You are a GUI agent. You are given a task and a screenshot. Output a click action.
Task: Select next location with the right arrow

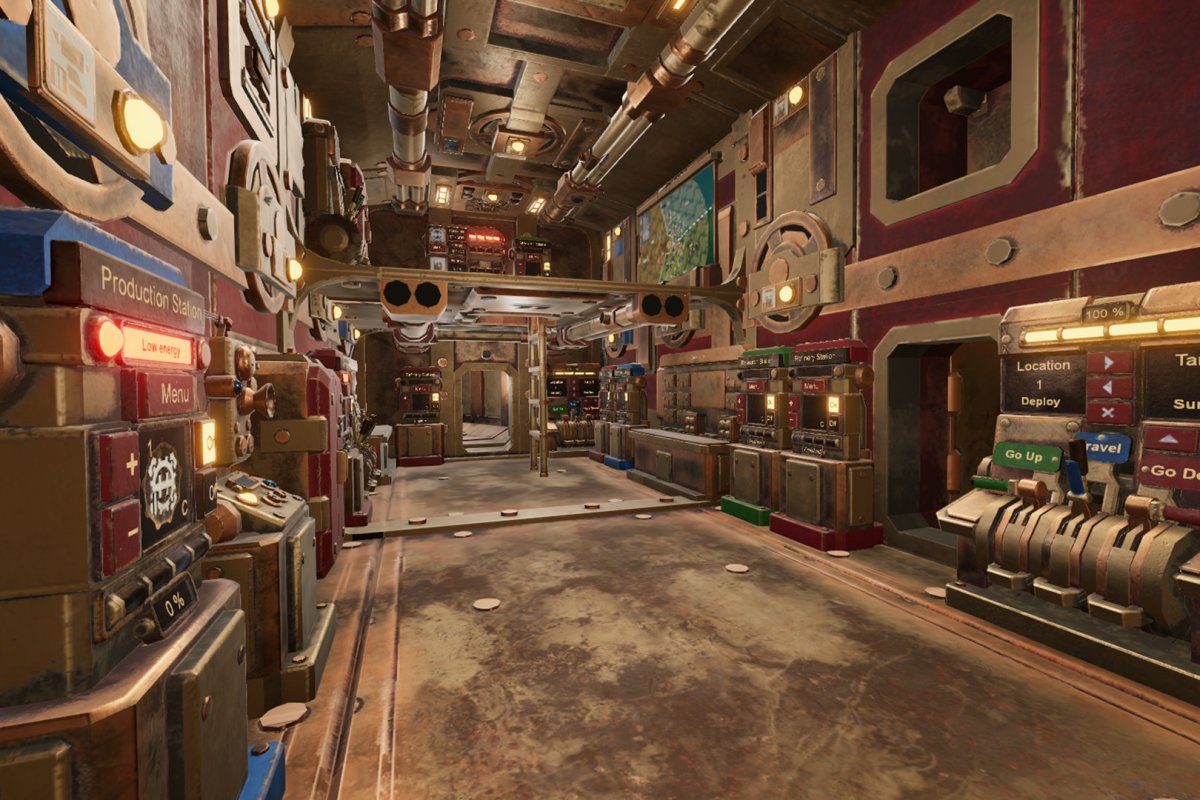tap(1110, 362)
